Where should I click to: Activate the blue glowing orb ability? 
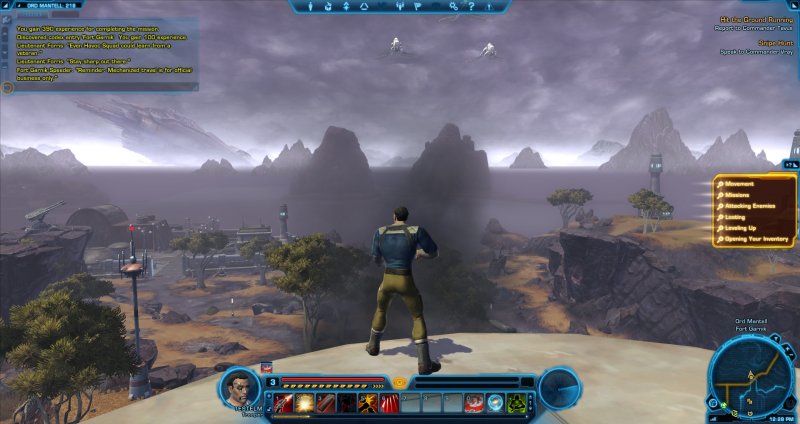tap(495, 403)
